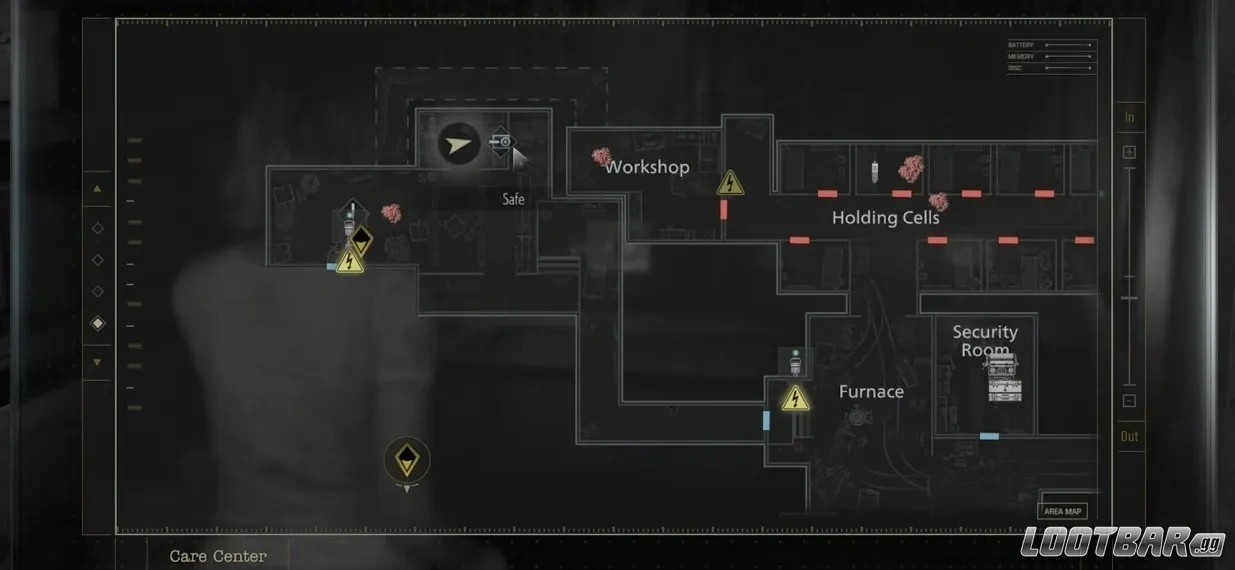Select the circled yellow diamond marker below the map
Screen dimensions: 1235x570
click(406, 460)
